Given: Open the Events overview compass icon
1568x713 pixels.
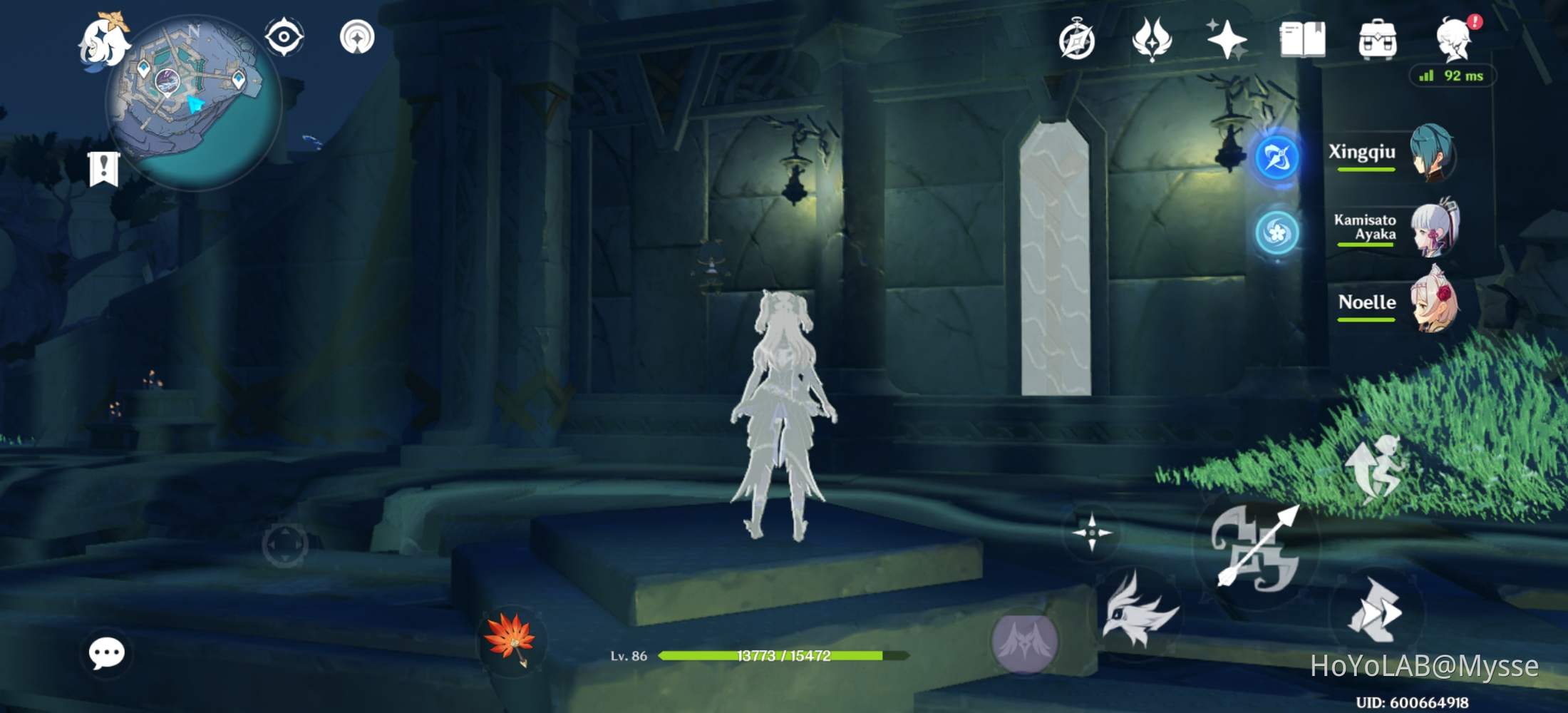Looking at the screenshot, I should tap(1078, 41).
